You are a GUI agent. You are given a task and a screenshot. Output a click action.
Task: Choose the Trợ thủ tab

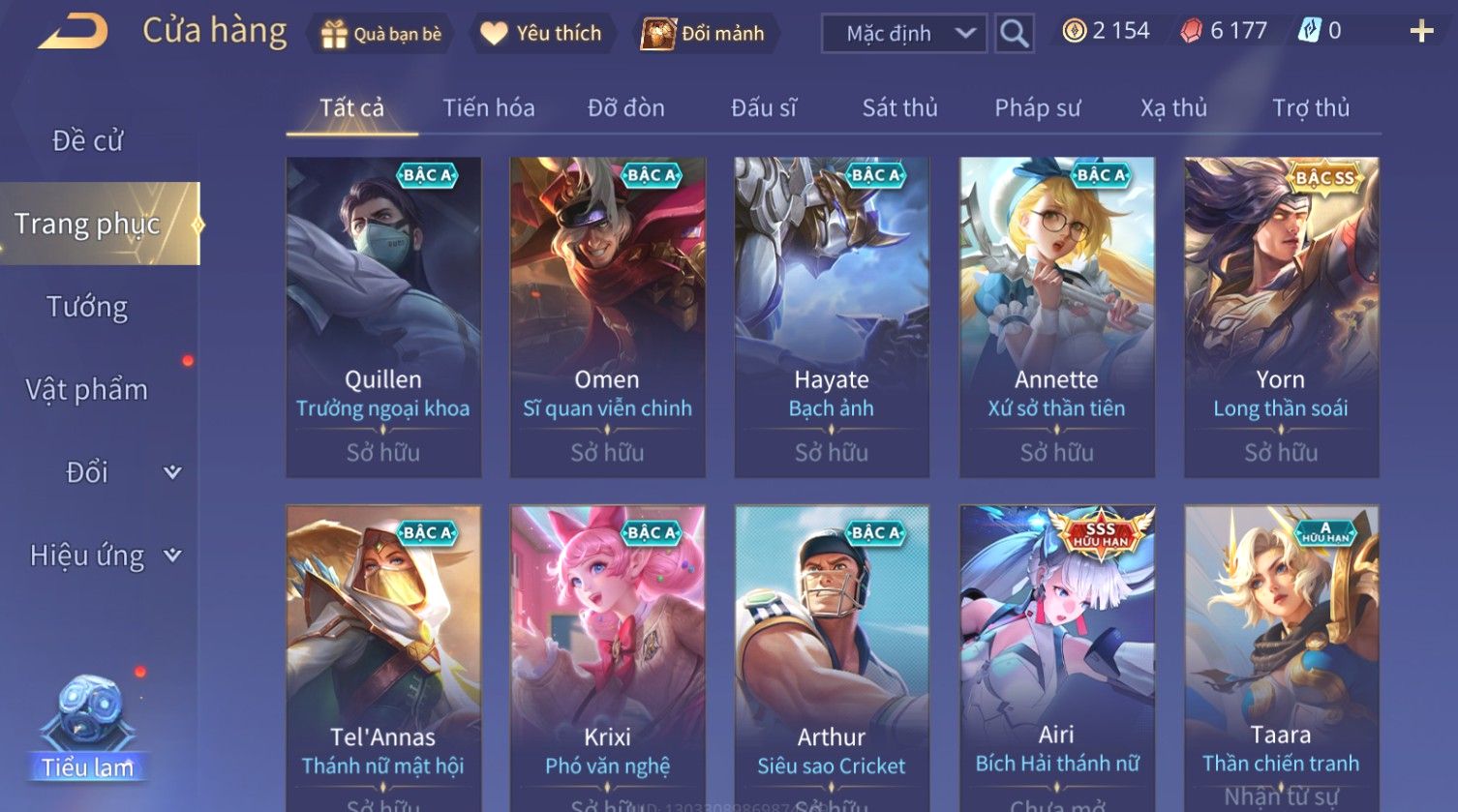click(x=1310, y=108)
